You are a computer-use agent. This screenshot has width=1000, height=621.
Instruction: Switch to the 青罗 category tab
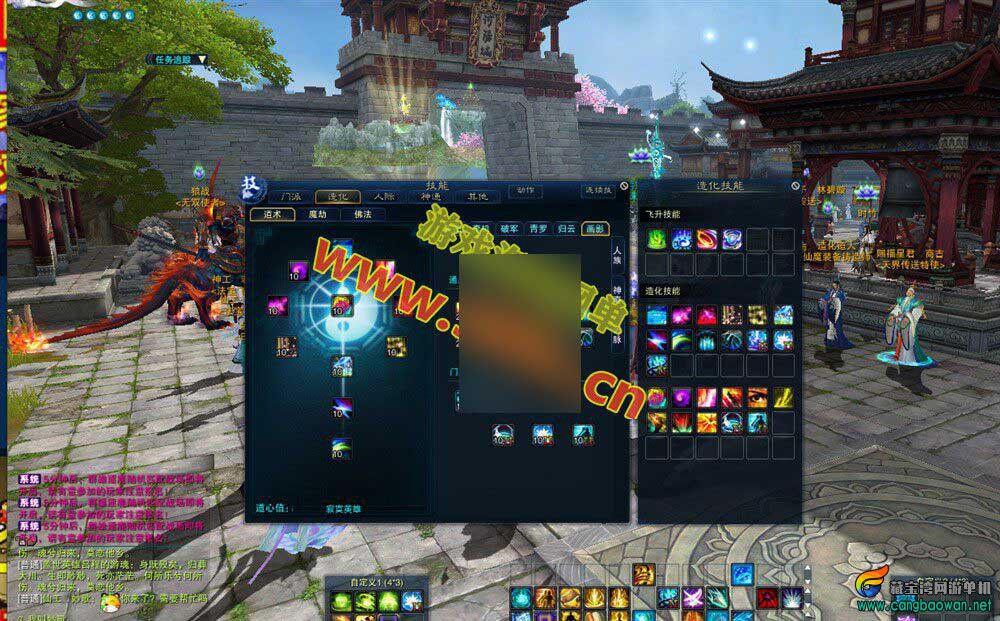tap(538, 229)
